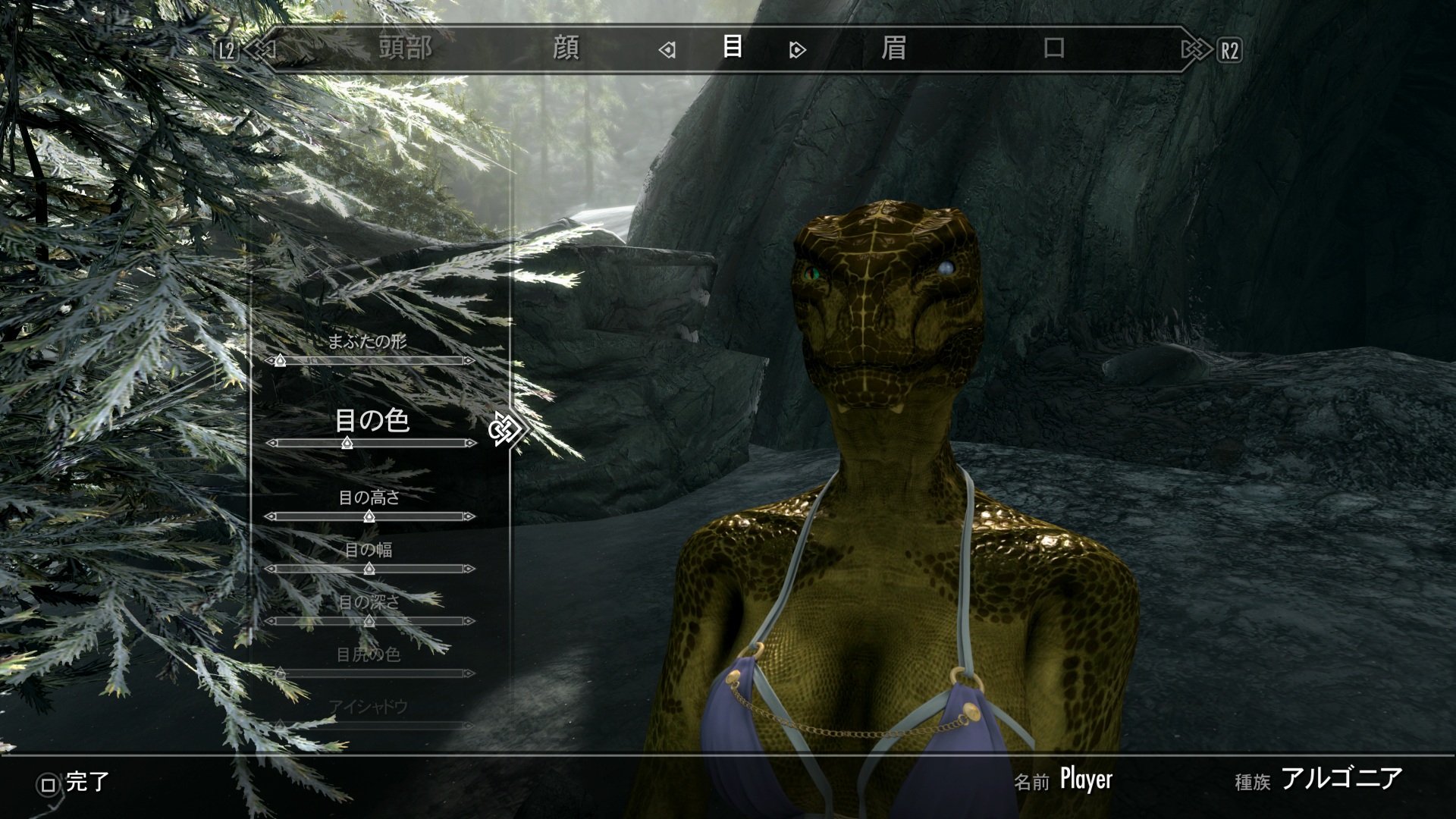Click 完了 to finish character creation
The height and width of the screenshot is (819, 1456).
pyautogui.click(x=74, y=782)
